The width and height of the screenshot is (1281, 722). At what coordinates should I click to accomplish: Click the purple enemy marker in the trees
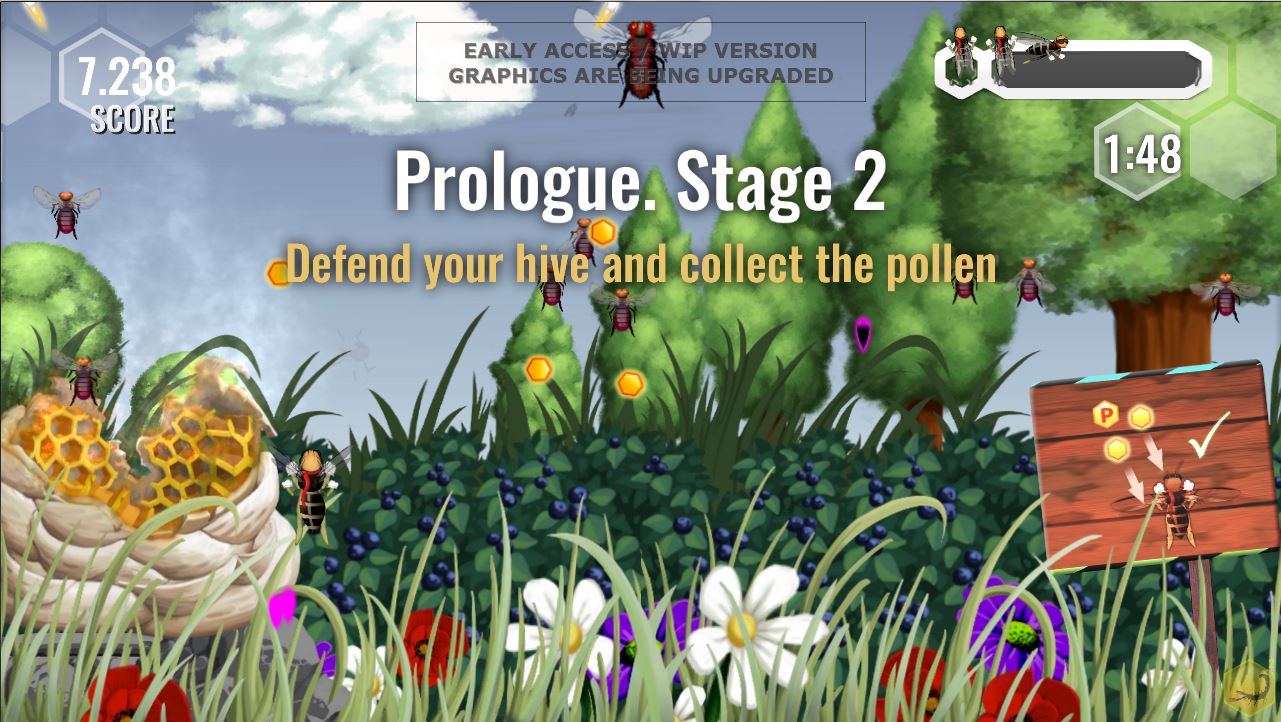pos(862,335)
